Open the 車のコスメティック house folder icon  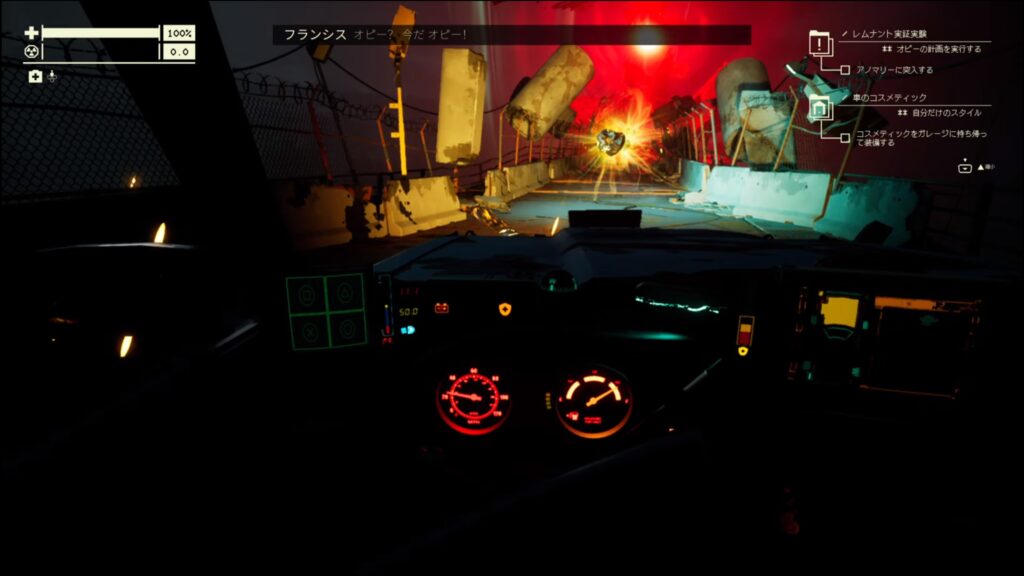pos(820,108)
